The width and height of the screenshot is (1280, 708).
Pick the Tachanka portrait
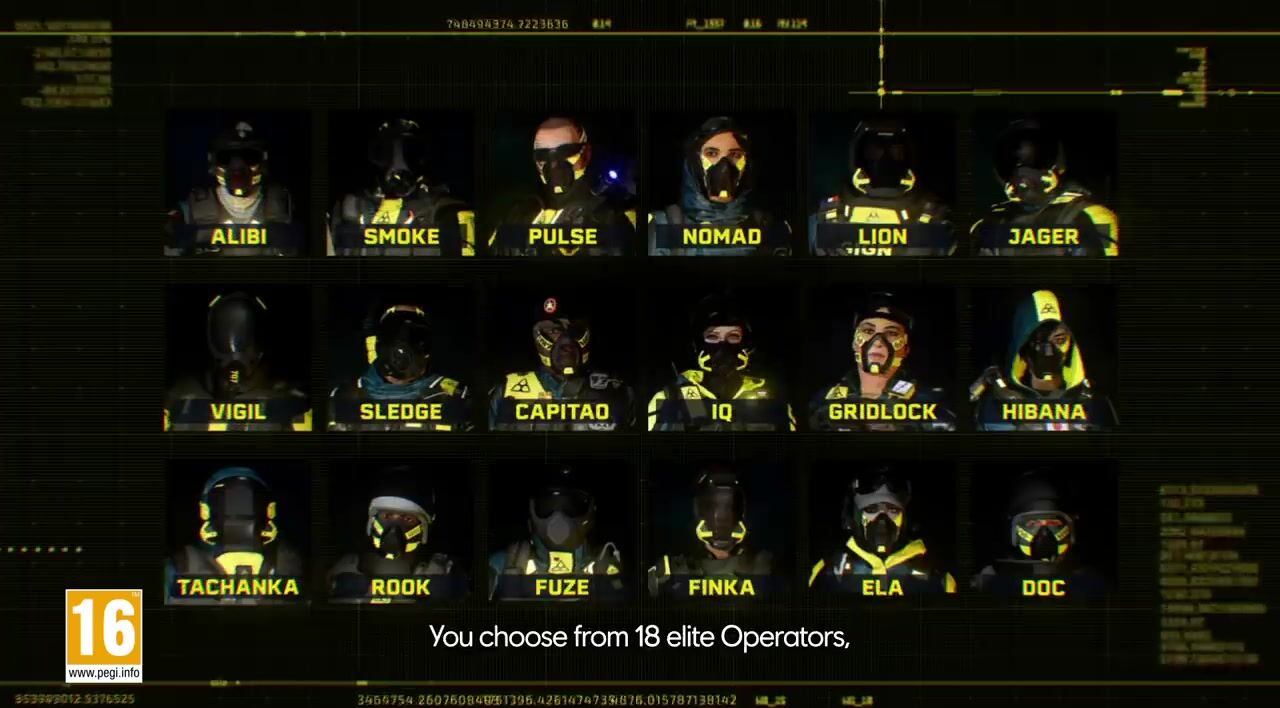(238, 534)
